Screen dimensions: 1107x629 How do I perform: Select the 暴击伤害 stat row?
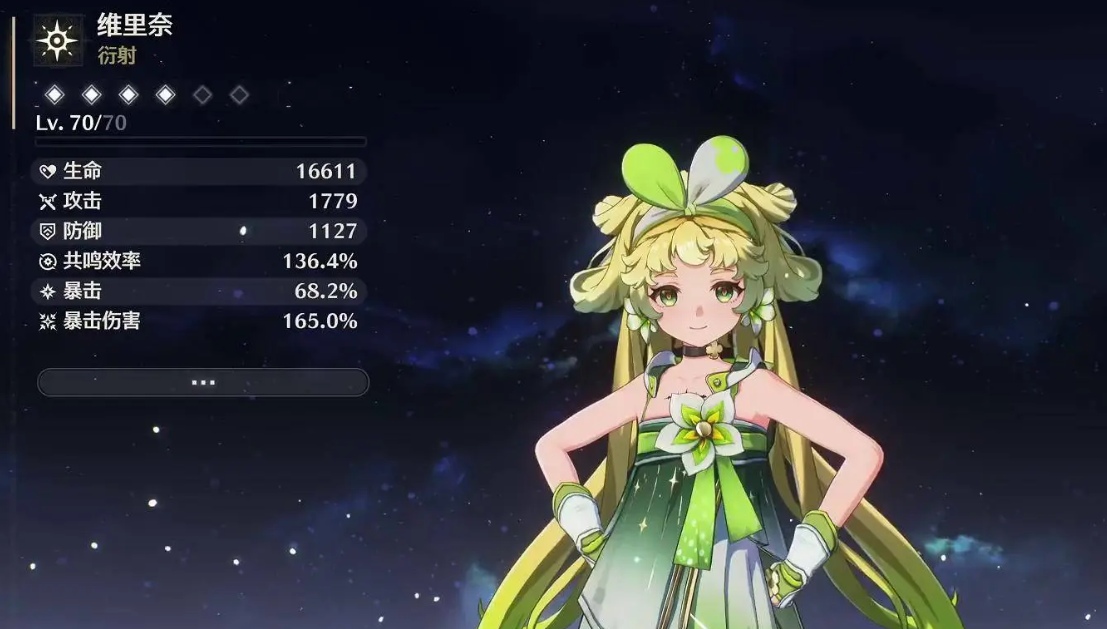(x=200, y=321)
